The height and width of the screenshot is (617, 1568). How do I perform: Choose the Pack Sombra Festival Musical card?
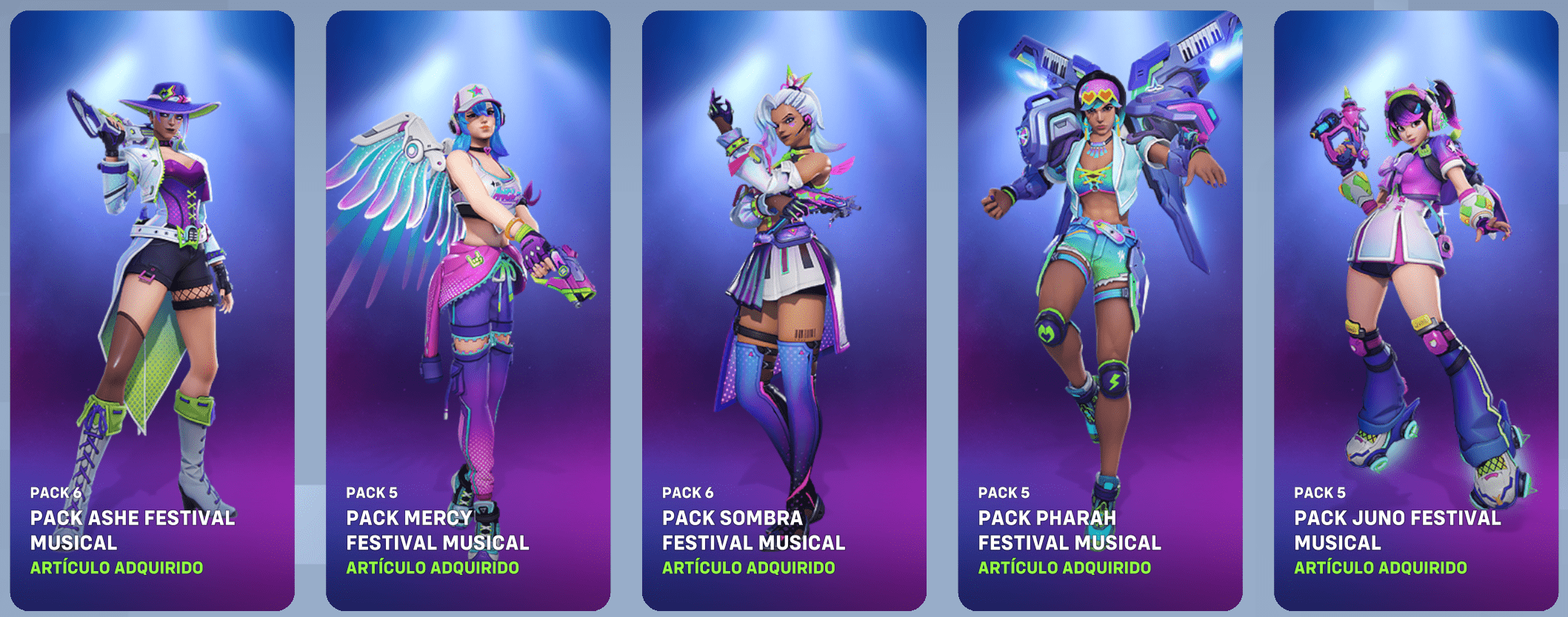tap(784, 310)
